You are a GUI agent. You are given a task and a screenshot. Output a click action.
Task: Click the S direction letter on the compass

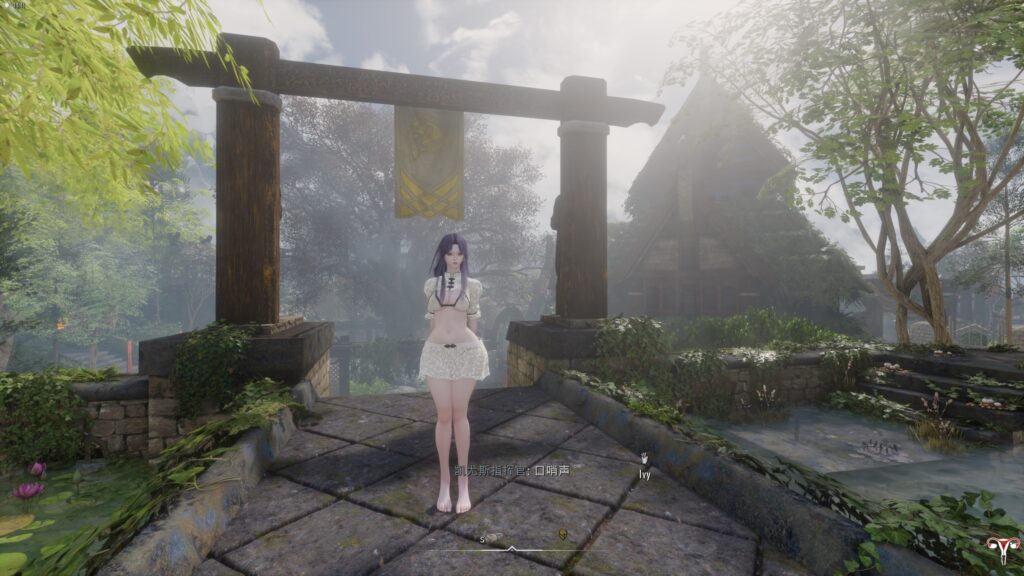point(482,538)
